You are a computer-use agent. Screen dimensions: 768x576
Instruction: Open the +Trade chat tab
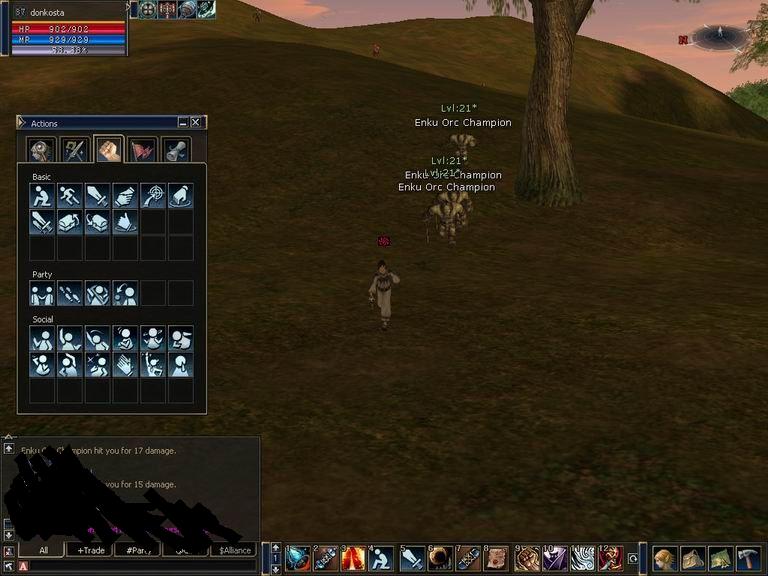click(90, 550)
